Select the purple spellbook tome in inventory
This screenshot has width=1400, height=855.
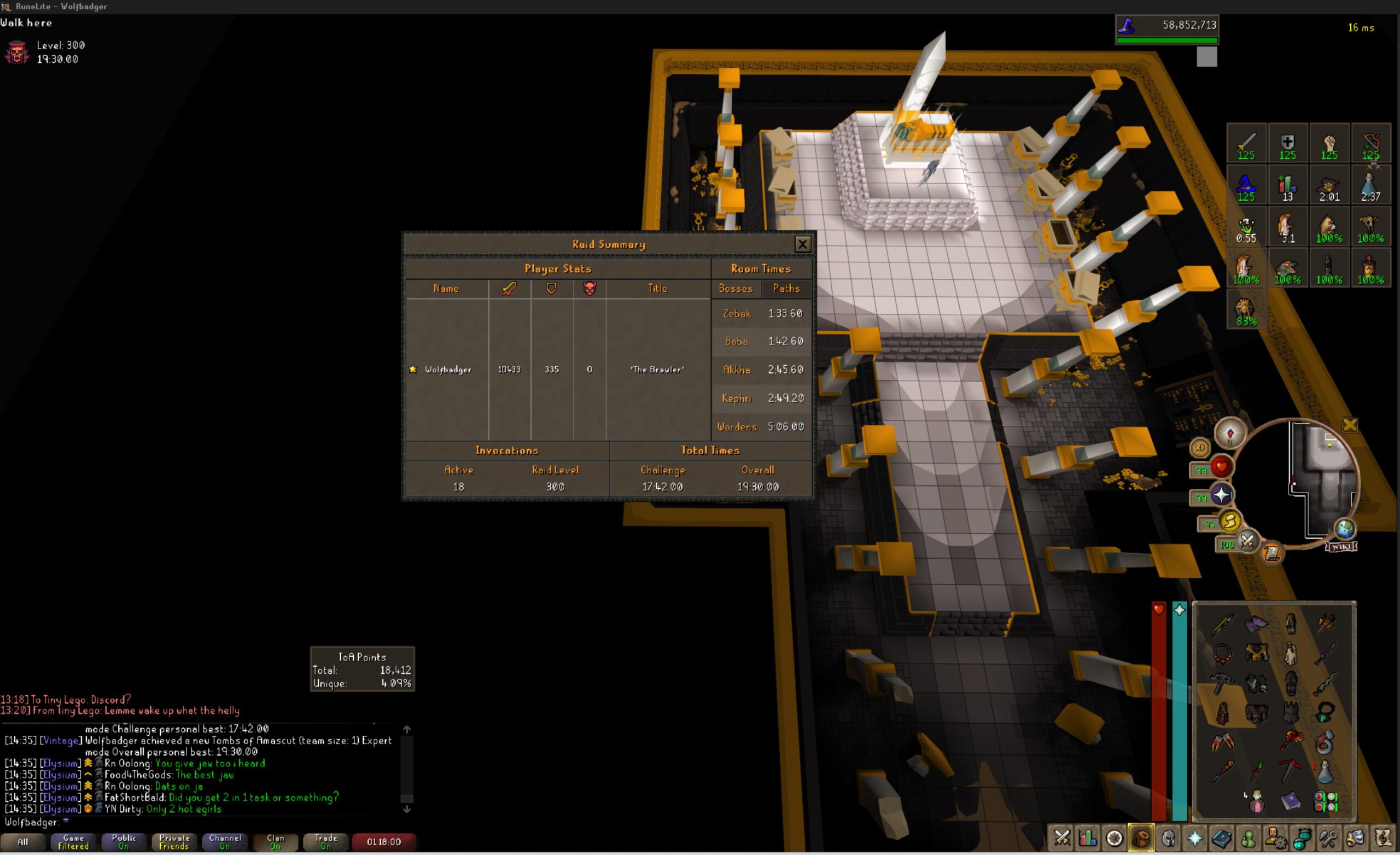tap(1291, 801)
